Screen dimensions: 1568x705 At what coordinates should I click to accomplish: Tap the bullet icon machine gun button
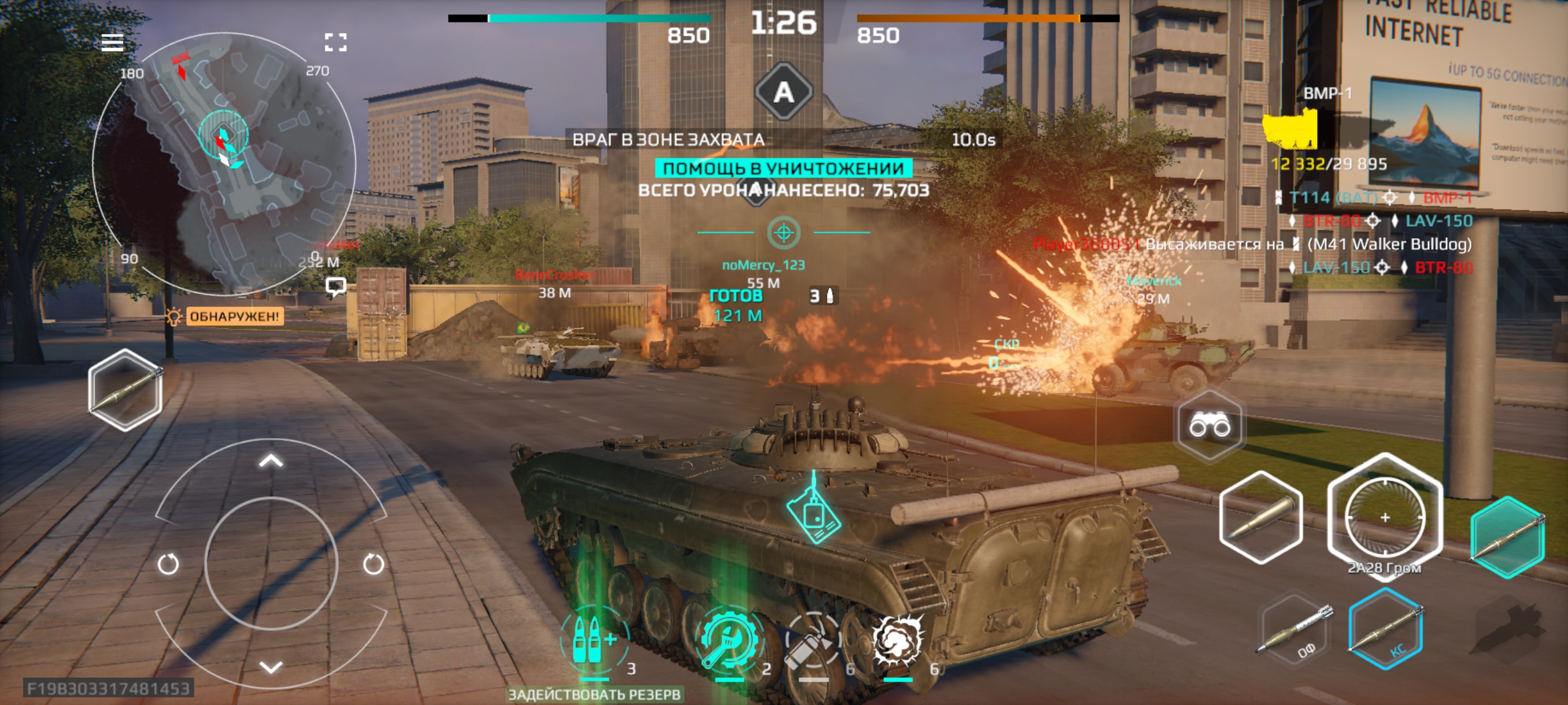pos(1260,517)
